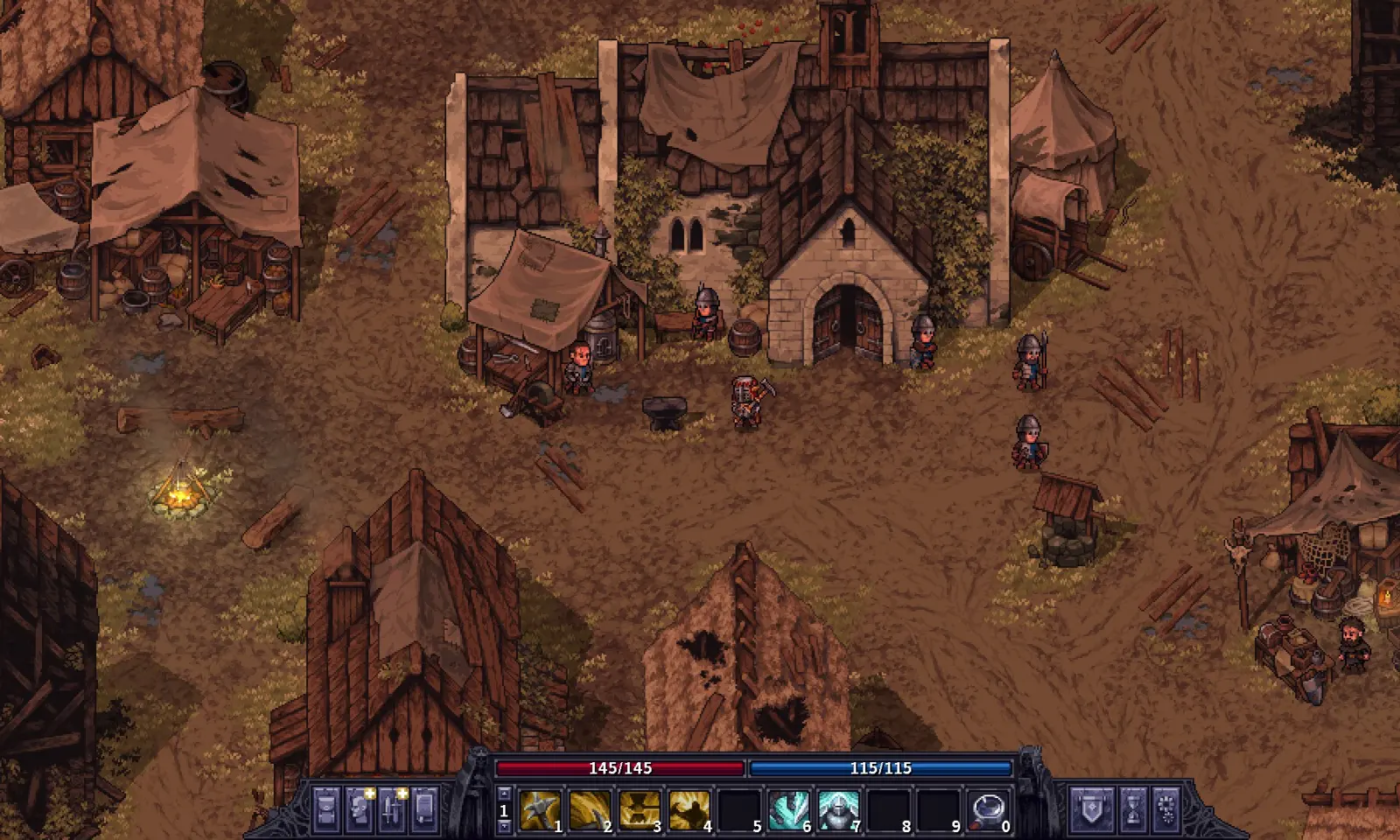
Task: Activate the teal blade skill in slot 6
Action: [x=788, y=810]
